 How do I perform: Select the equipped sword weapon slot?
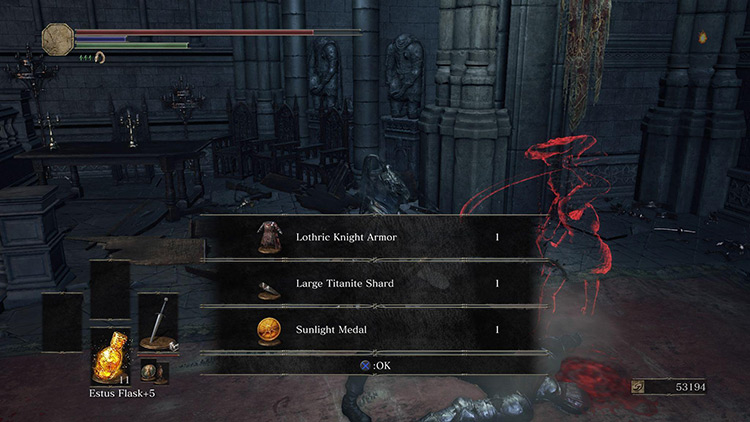[x=158, y=322]
